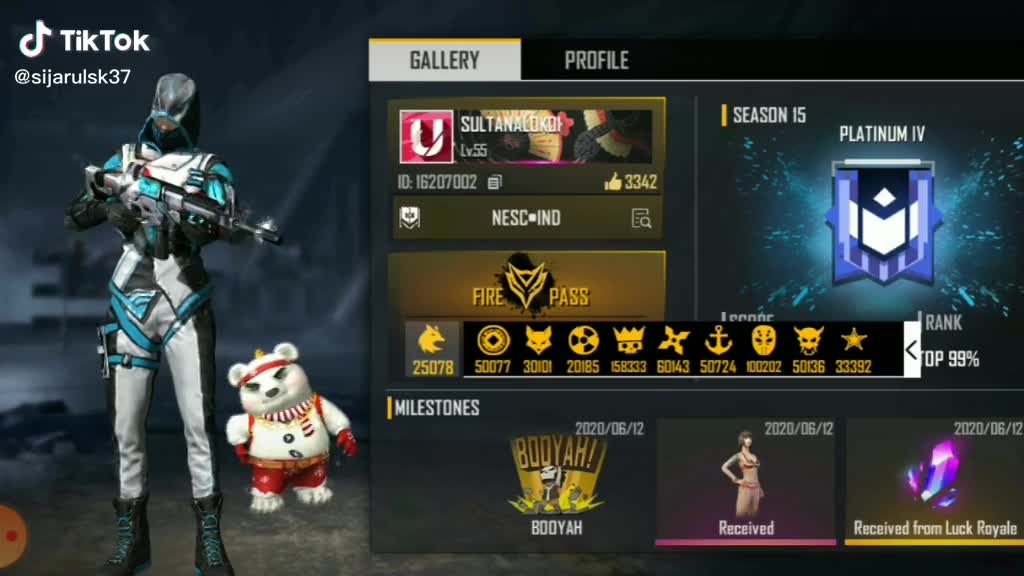Pick the fox badge numbered 30101

tap(539, 349)
